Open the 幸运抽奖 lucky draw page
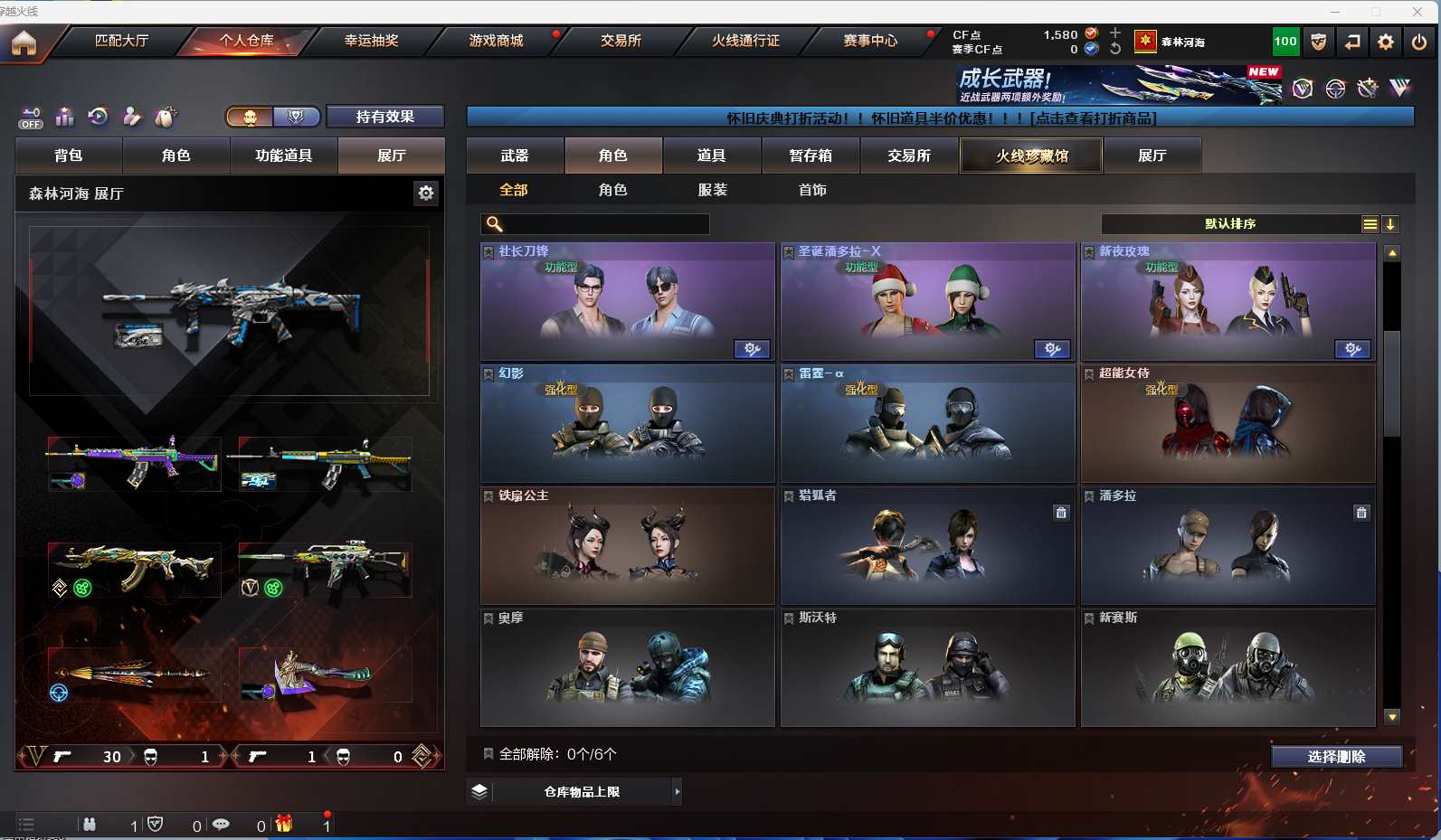 371,41
